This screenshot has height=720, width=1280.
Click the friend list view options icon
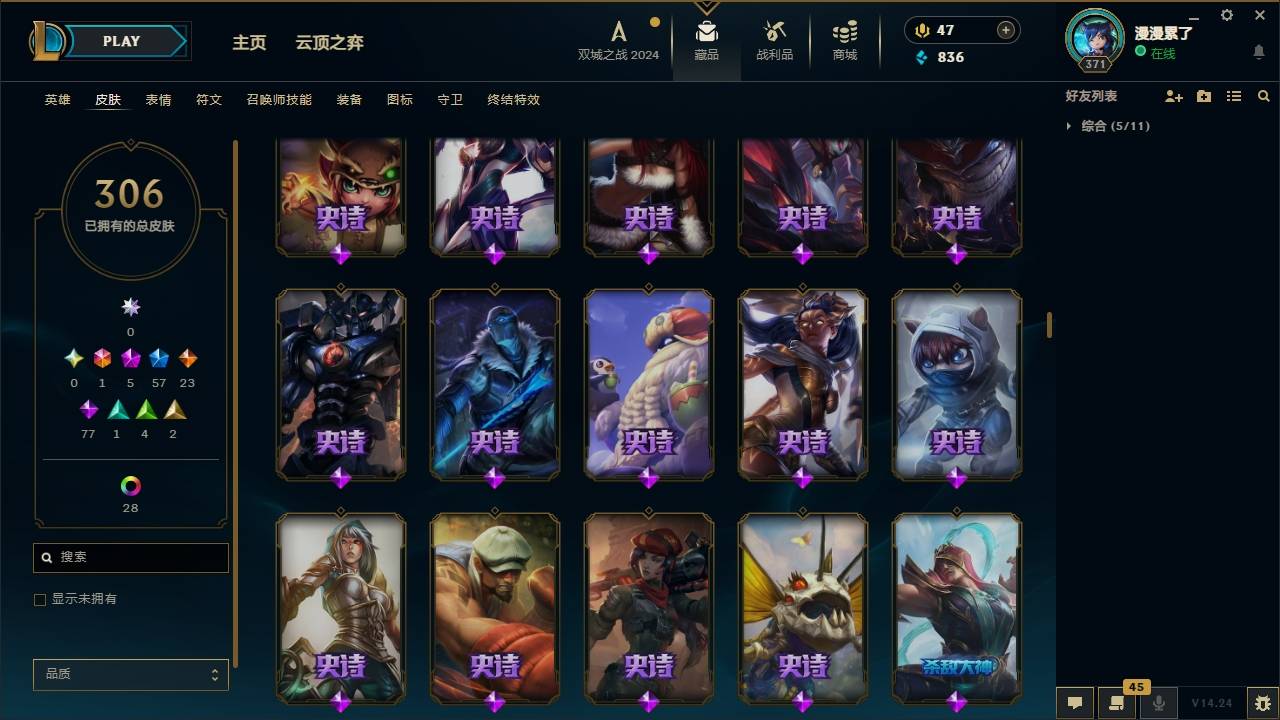click(1233, 96)
